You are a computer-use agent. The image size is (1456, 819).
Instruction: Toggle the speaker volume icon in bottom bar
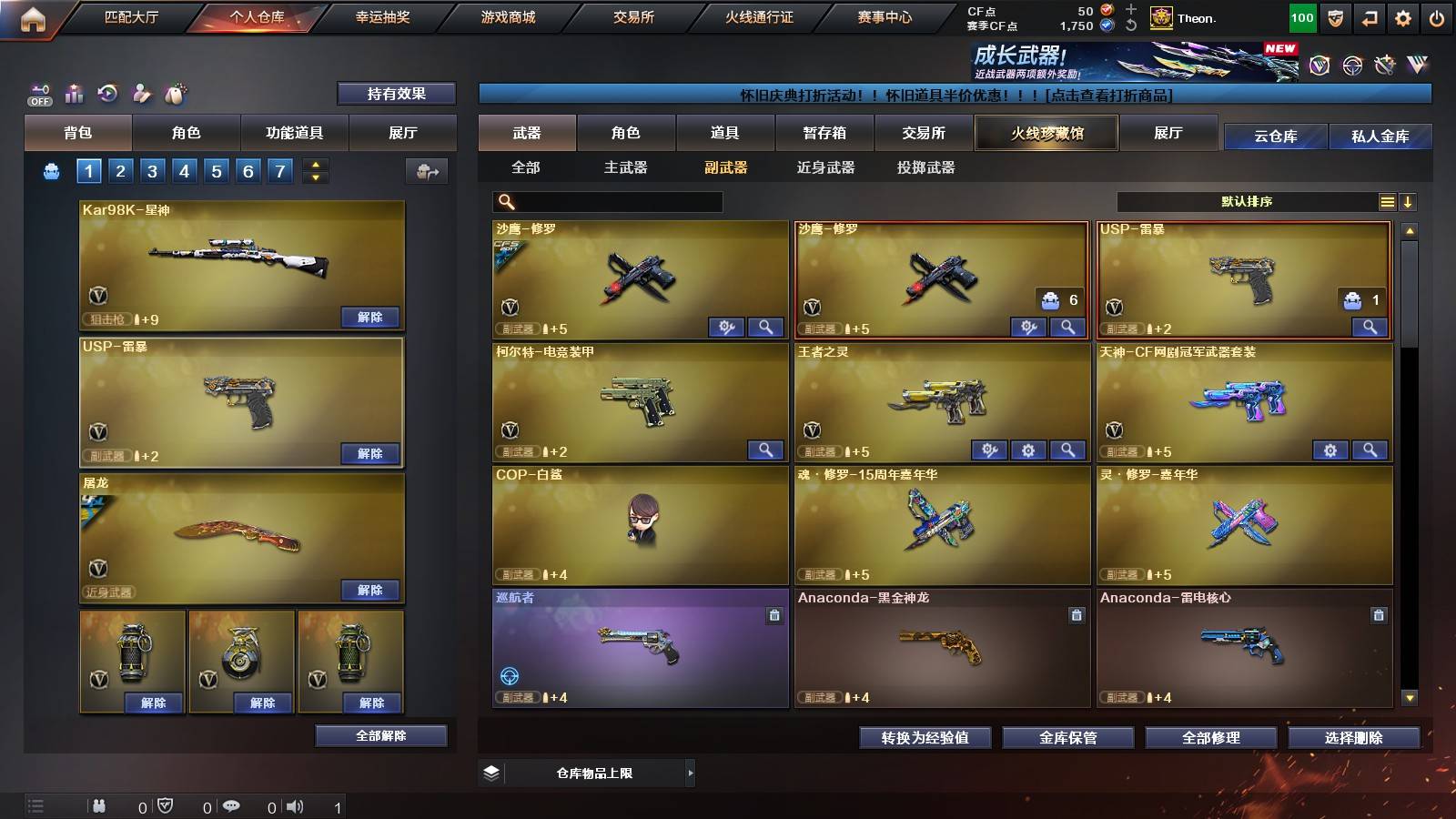[296, 805]
